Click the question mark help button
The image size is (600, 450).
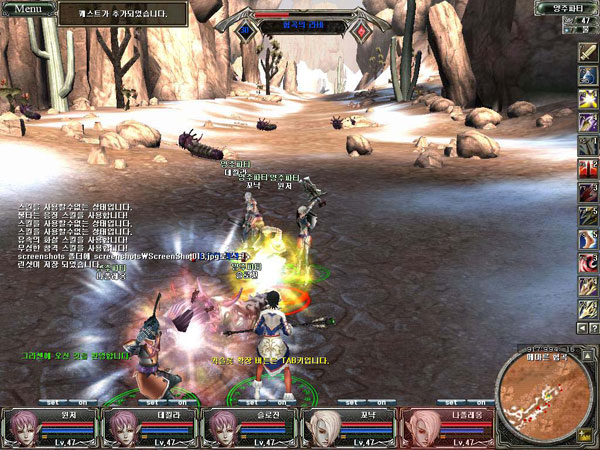pyautogui.click(x=594, y=327)
